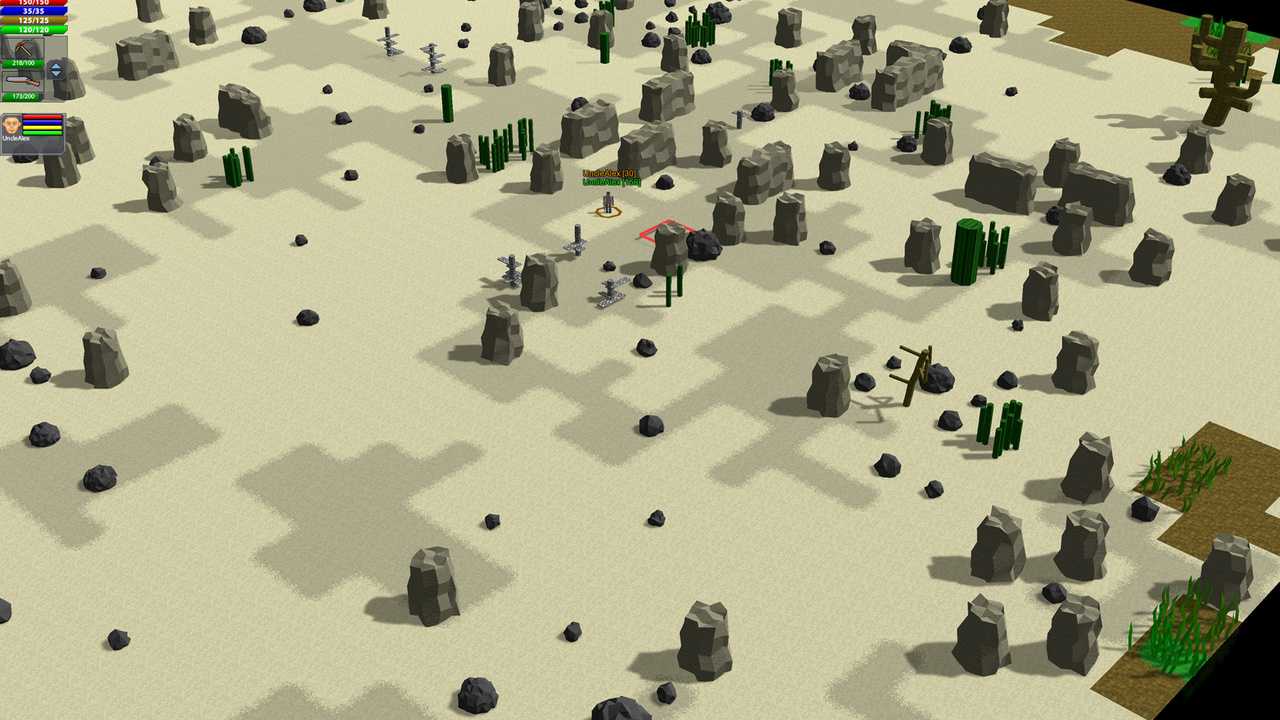Select the chainsaw tool slot
The width and height of the screenshot is (1280, 720).
point(21,81)
